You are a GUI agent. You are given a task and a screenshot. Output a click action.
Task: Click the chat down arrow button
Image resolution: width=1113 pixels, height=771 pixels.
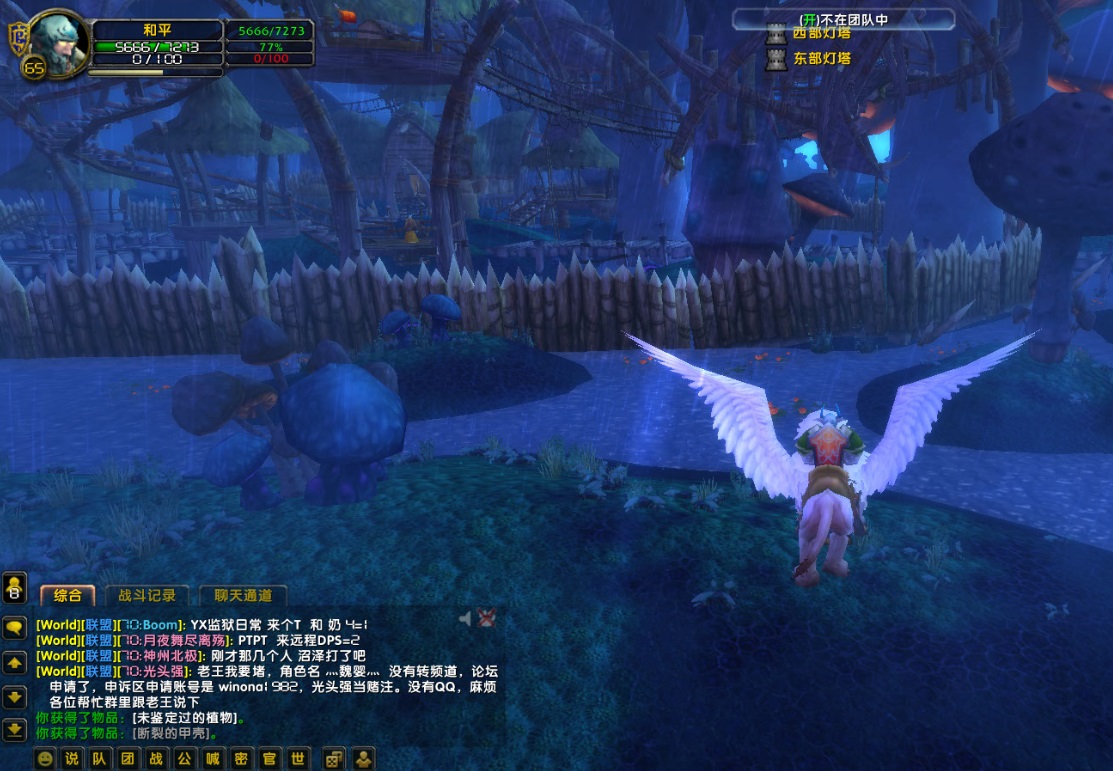point(15,696)
